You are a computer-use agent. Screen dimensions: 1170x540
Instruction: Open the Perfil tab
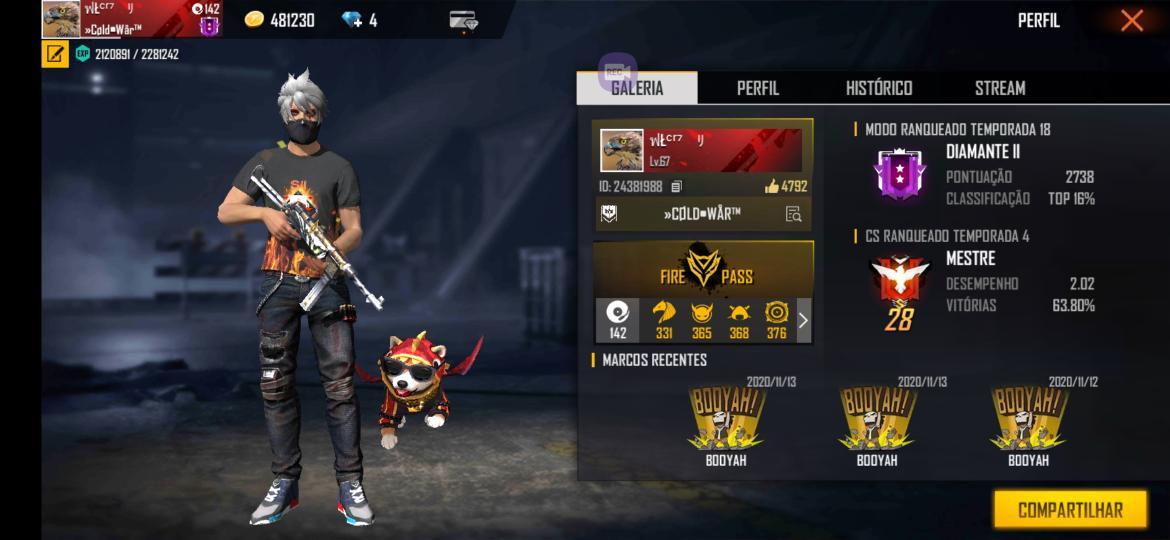[757, 88]
